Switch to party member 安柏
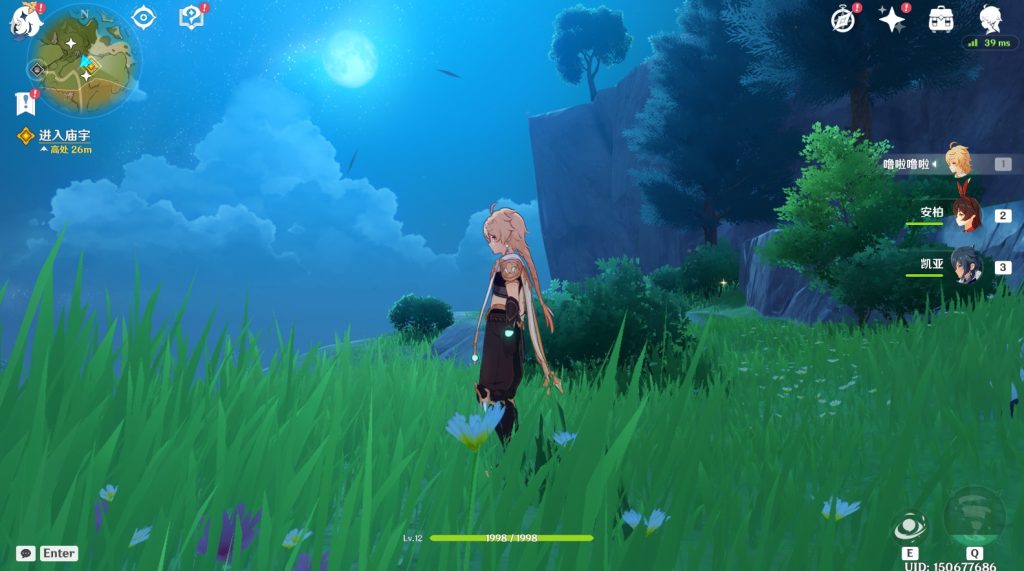Screen dimensions: 1024x571 (x=965, y=214)
